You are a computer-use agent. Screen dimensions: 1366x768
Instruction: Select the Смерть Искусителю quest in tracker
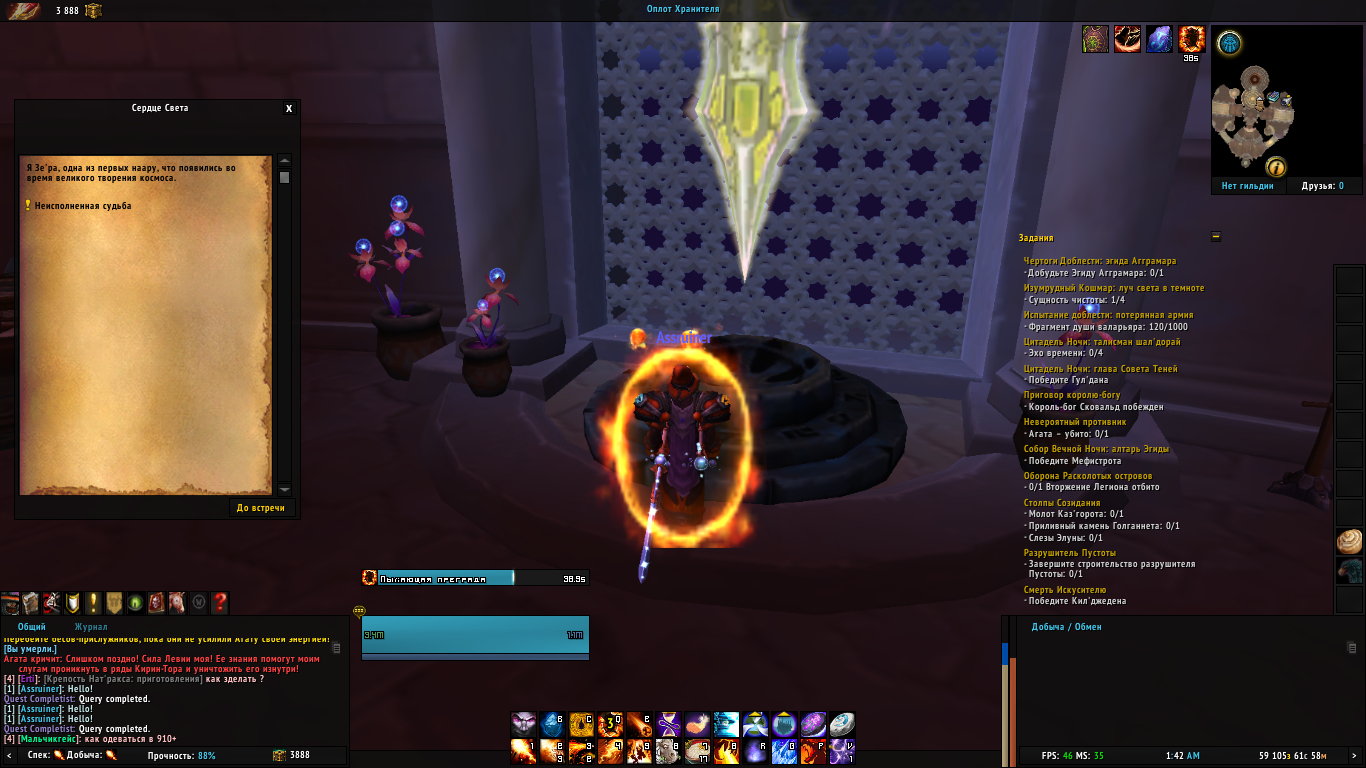coord(1064,590)
